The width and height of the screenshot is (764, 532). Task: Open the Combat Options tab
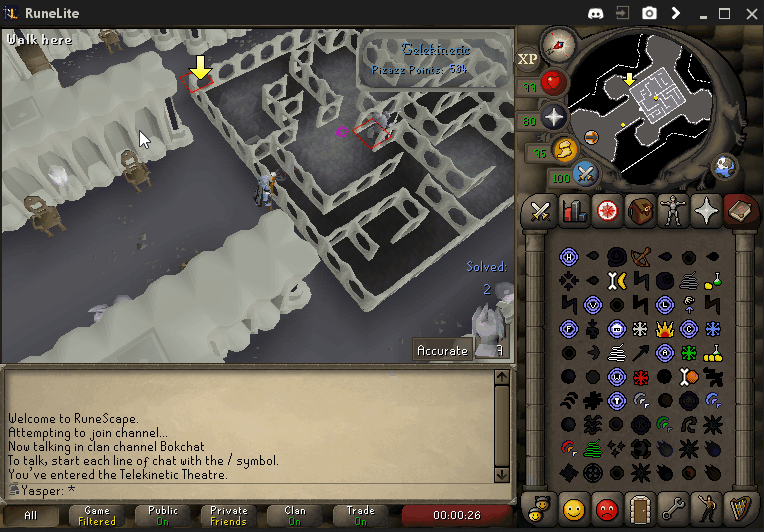pyautogui.click(x=541, y=211)
